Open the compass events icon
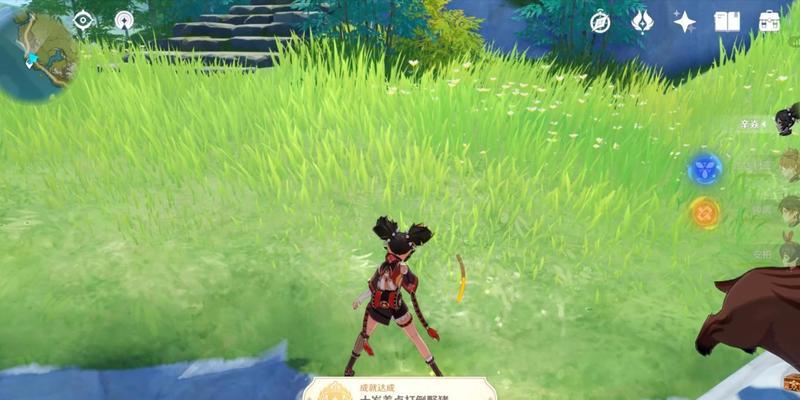The image size is (800, 400). [x=600, y=21]
